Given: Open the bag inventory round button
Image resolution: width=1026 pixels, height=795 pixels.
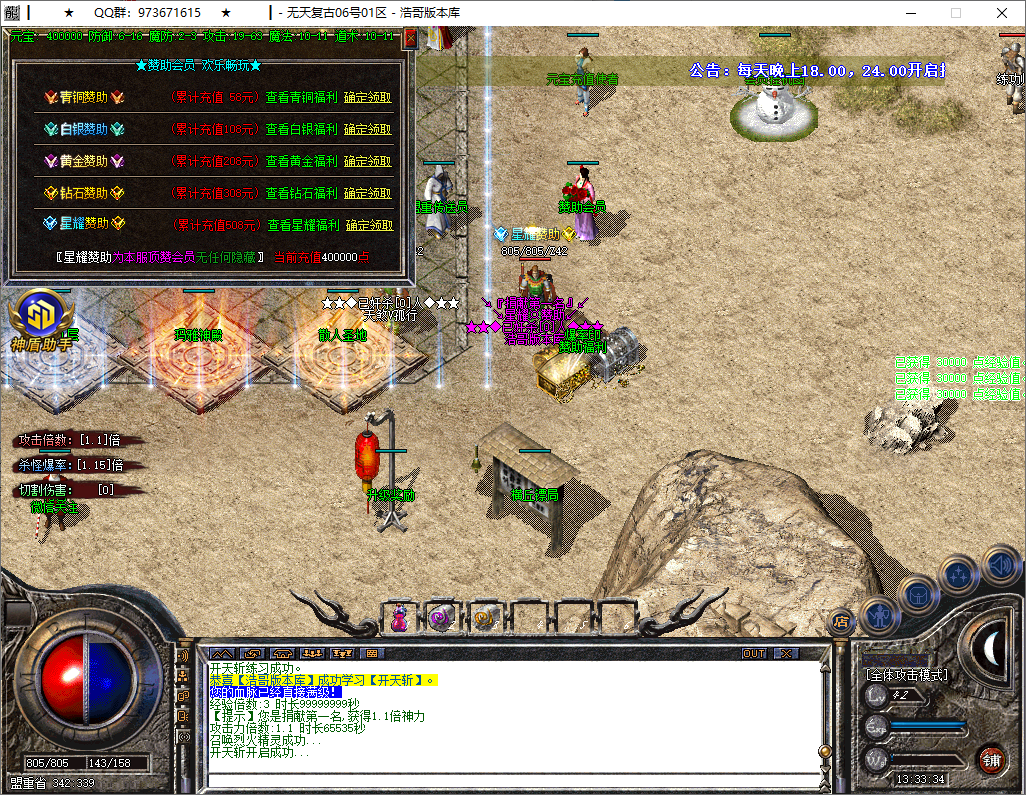Looking at the screenshot, I should pos(918,594).
